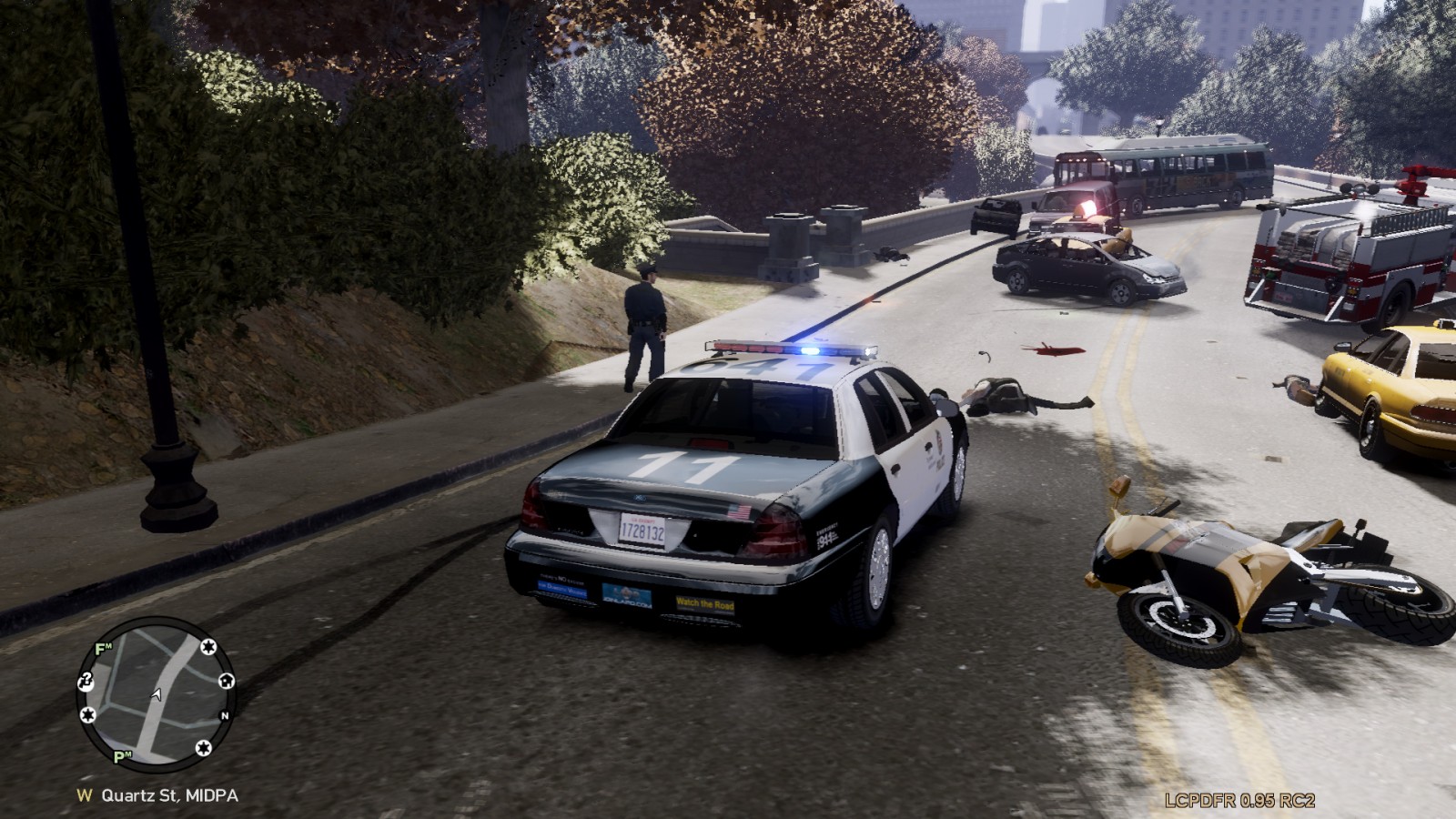Viewport: 1456px width, 819px height.
Task: Click the police star blip atop the minimap
Action: pos(208,647)
